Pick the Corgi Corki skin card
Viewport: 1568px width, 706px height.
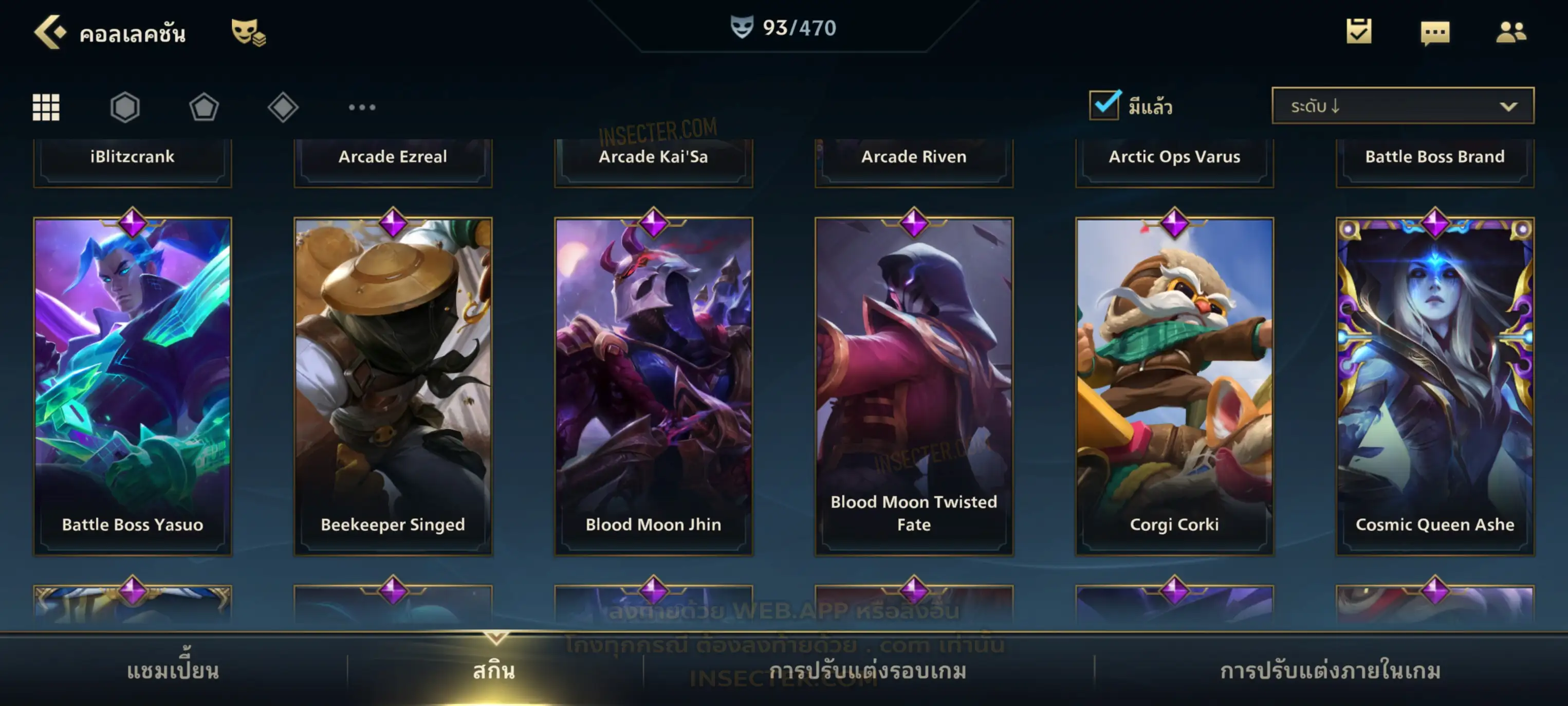point(1175,386)
